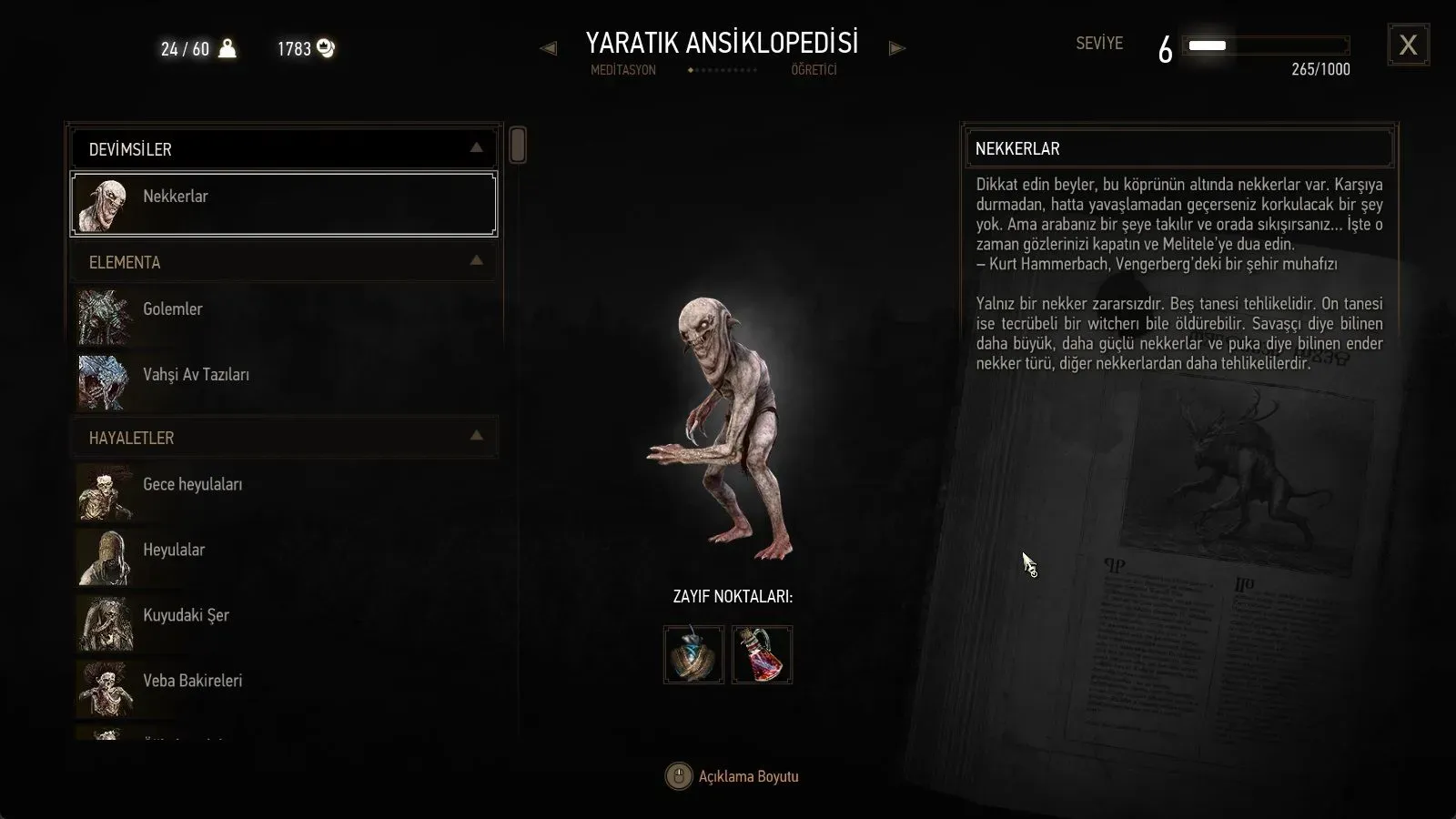This screenshot has width=1456, height=819.
Task: View the Veba Bakireleri entry
Action: 284,687
